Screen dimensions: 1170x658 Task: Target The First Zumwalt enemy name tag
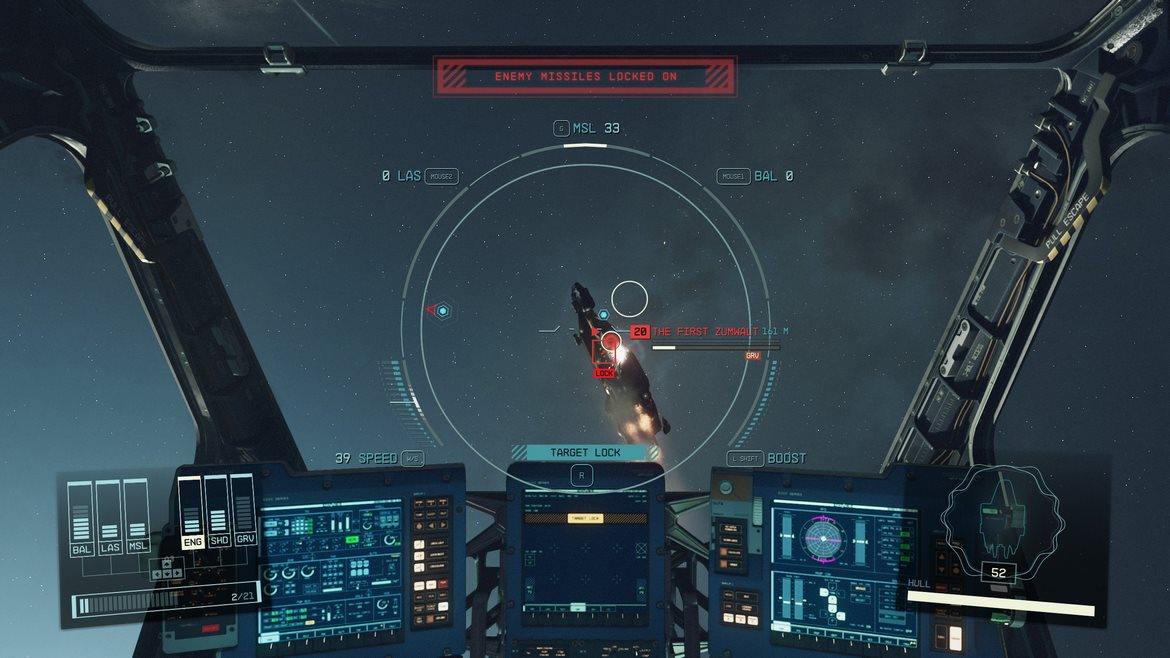[705, 331]
